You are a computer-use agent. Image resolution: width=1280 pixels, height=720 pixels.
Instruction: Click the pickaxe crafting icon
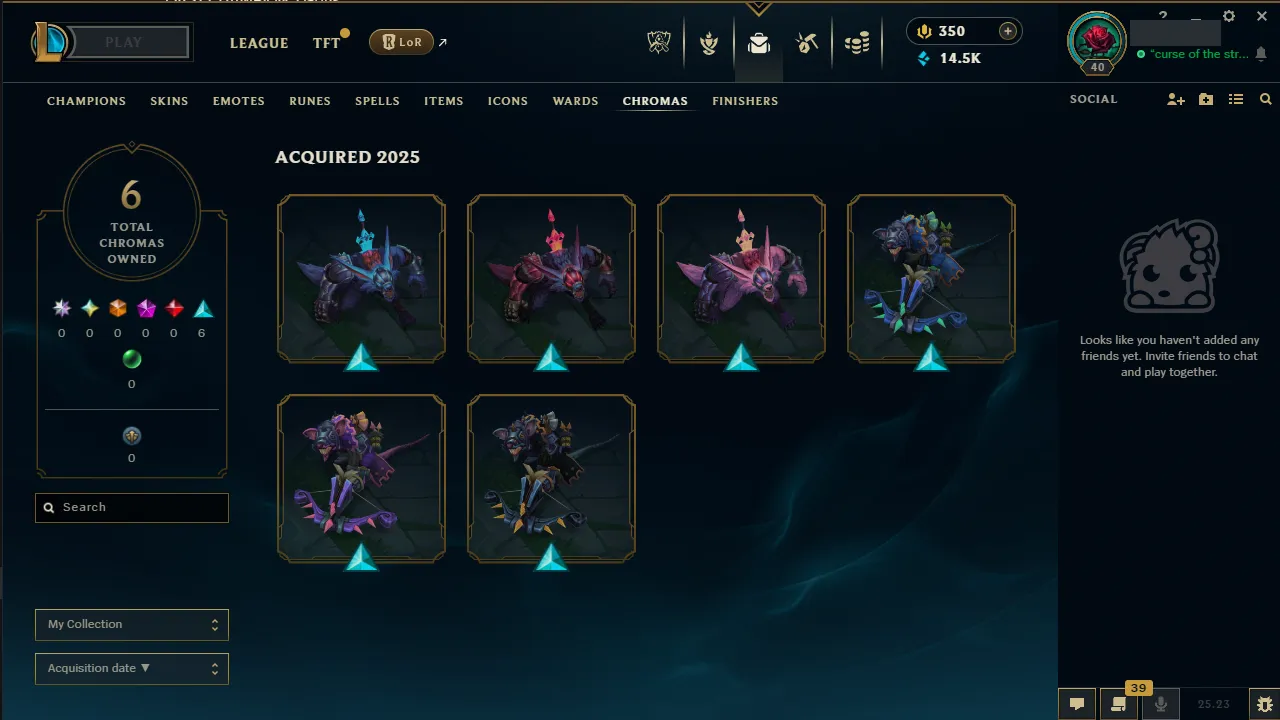[x=807, y=43]
